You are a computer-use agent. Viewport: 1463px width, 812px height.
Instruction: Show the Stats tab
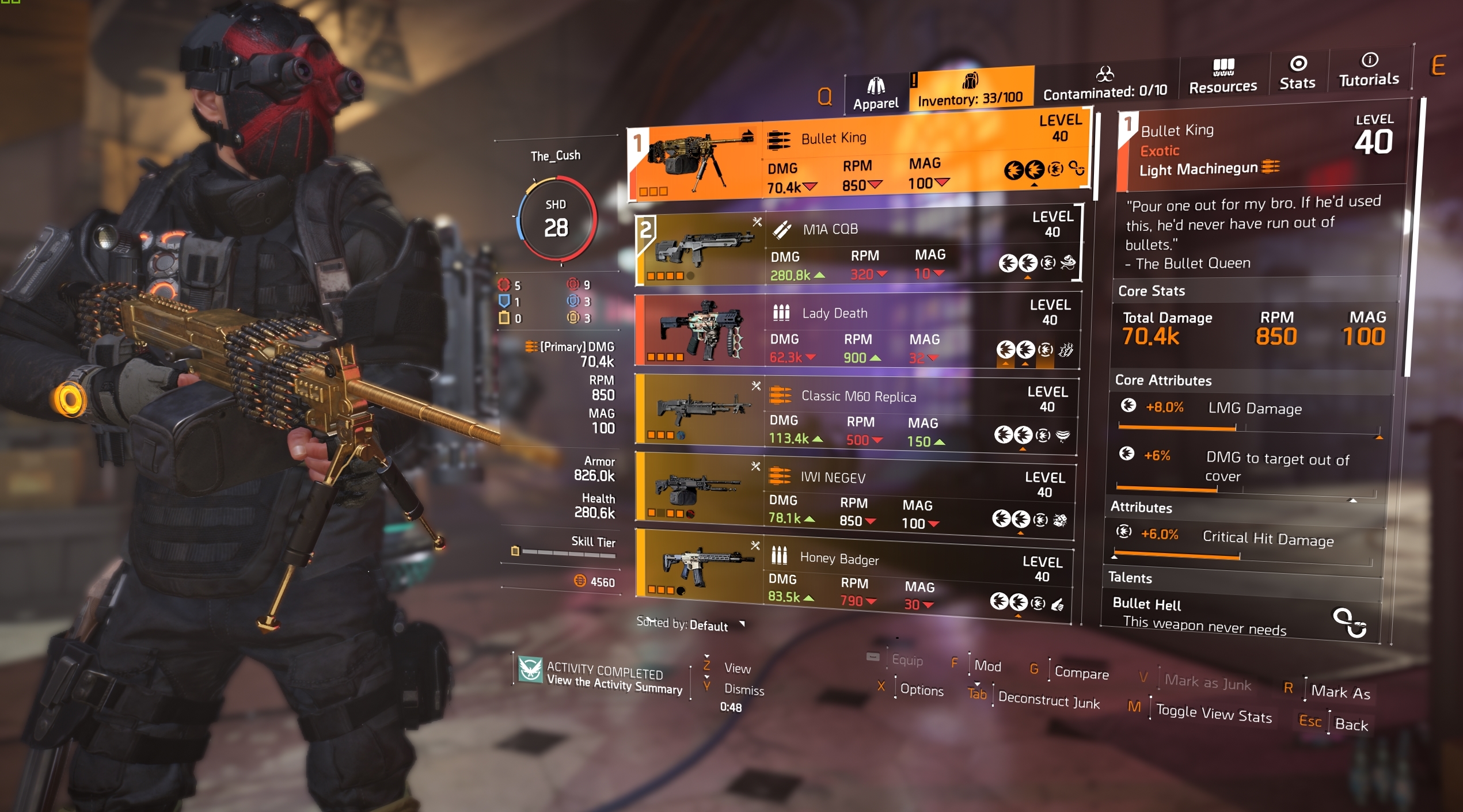click(x=1297, y=74)
